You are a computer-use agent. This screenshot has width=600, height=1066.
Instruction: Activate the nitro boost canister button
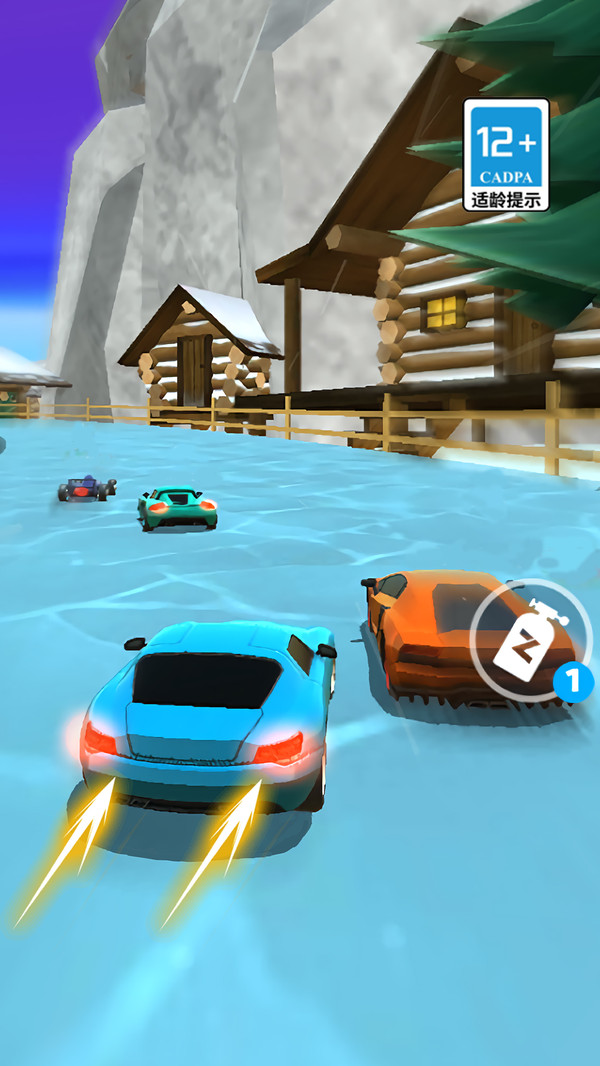(525, 640)
